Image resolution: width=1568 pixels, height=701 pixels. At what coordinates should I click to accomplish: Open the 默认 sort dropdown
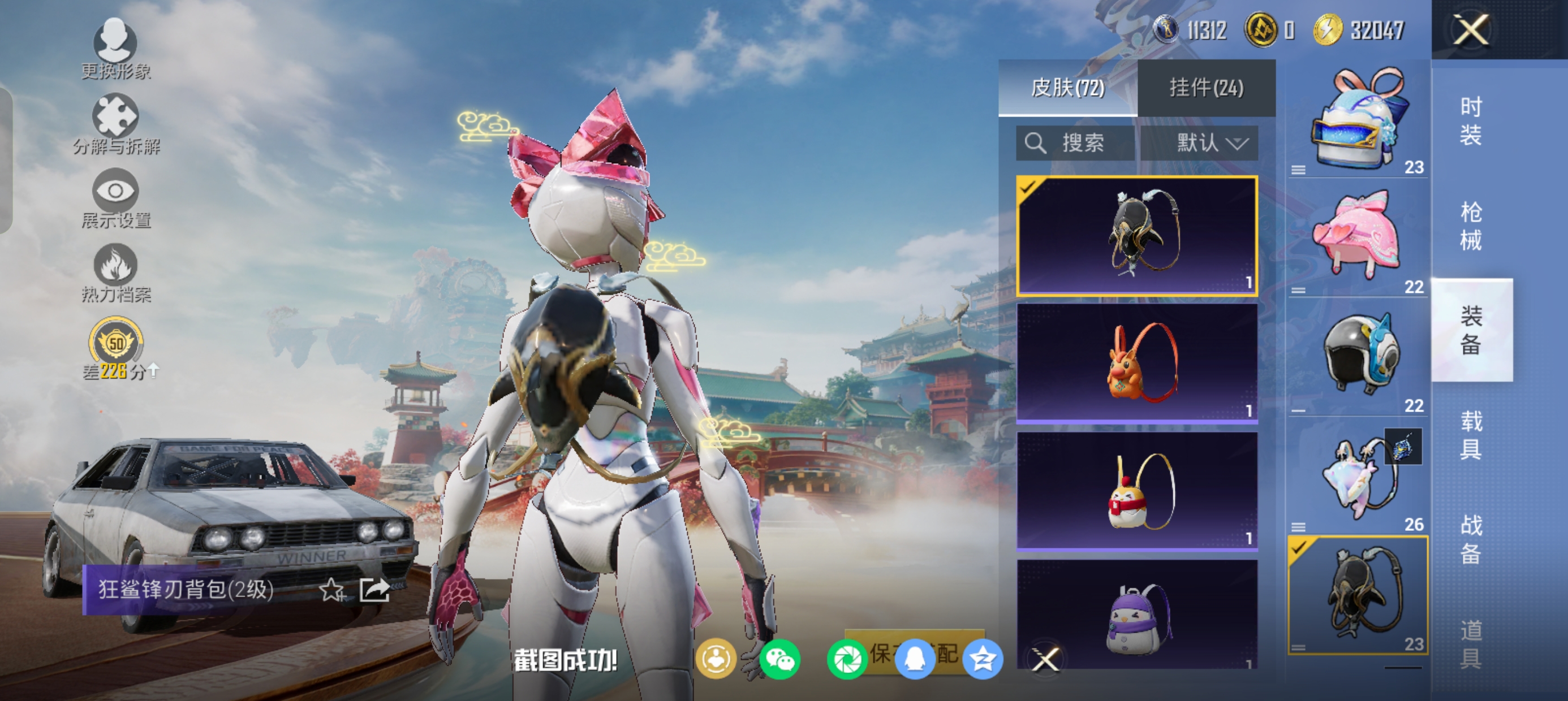coord(1199,144)
